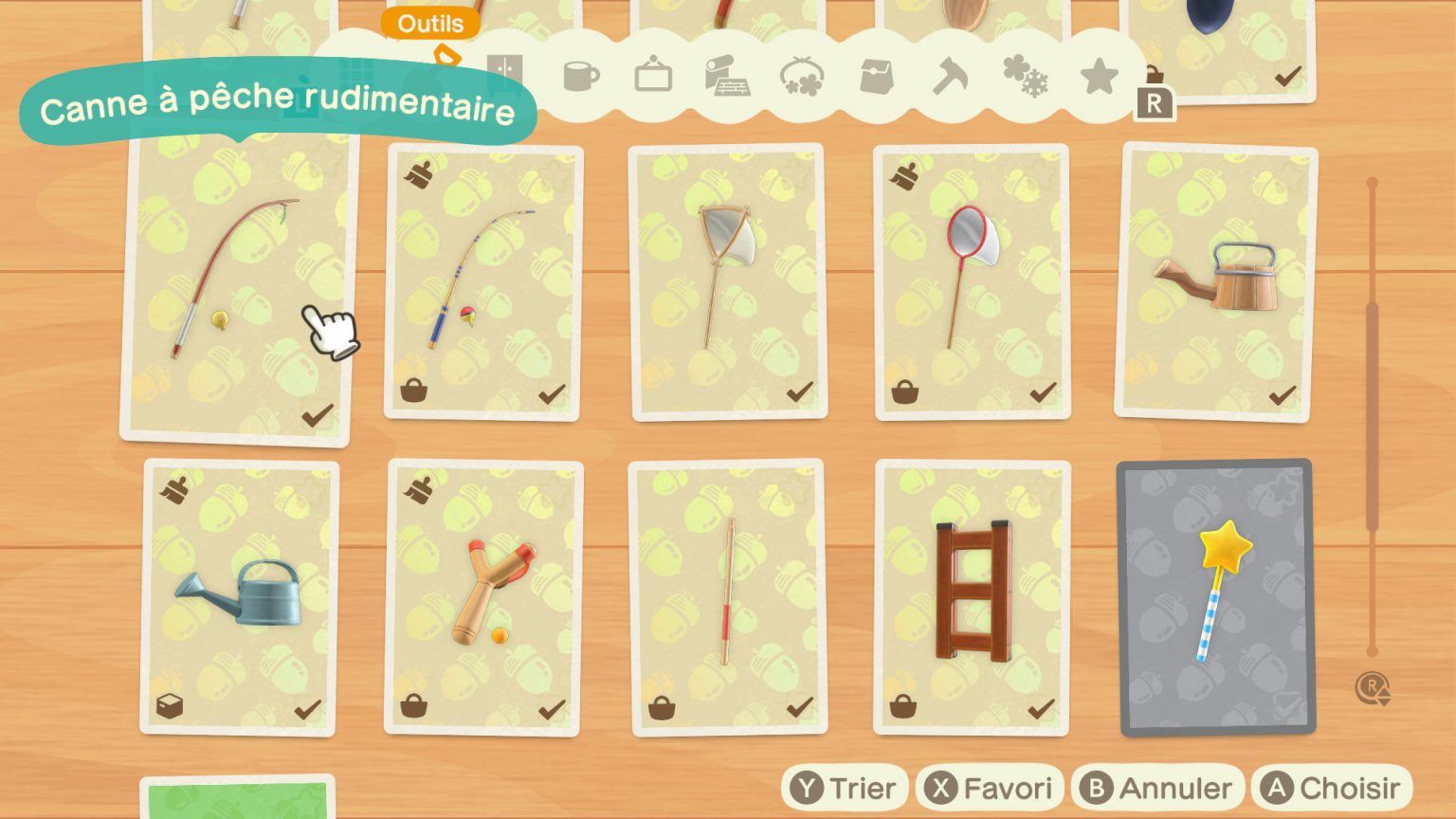Click the Canne à pêche rudimentaire name bubble
This screenshot has height=819, width=1456.
tap(280, 101)
